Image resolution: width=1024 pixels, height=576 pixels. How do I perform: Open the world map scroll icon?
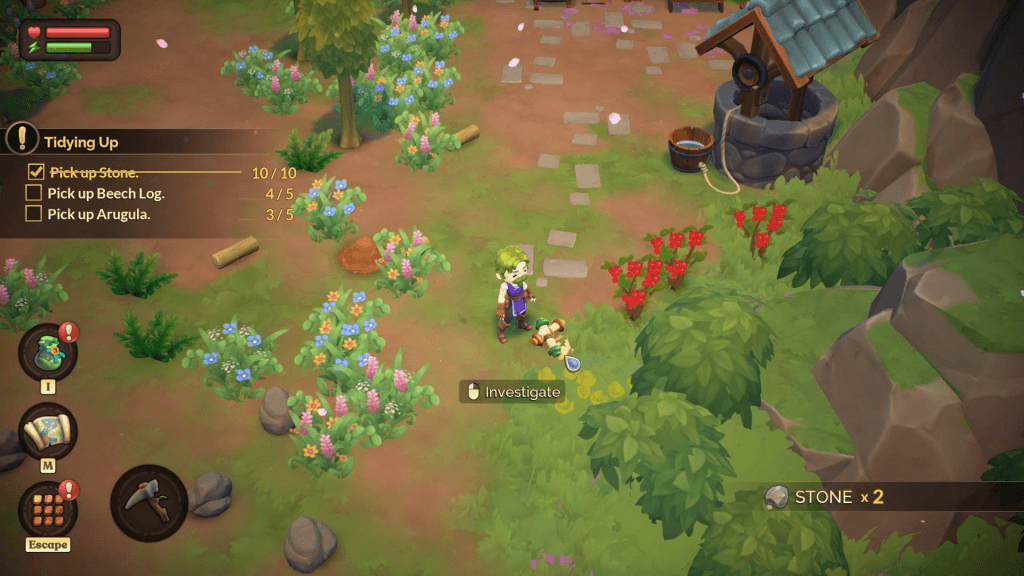[x=47, y=431]
